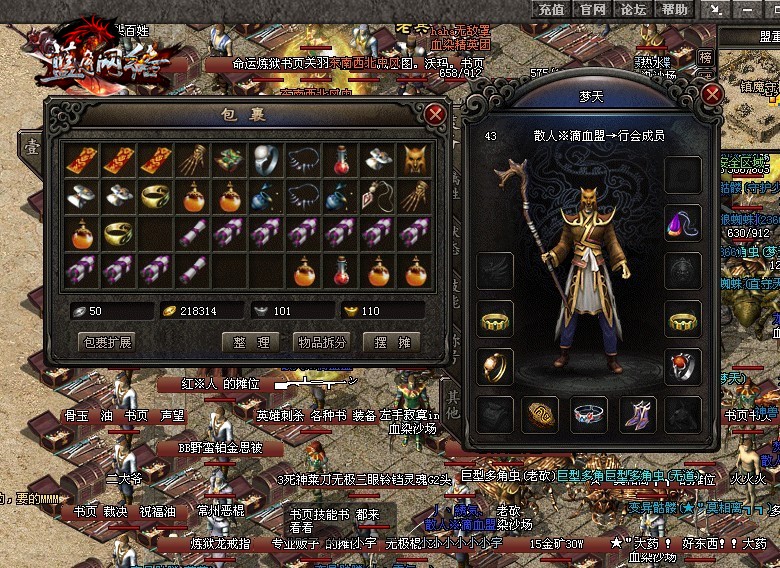Image resolution: width=780 pixels, height=568 pixels.
Task: Select the equipped purple boots slot
Action: [636, 414]
